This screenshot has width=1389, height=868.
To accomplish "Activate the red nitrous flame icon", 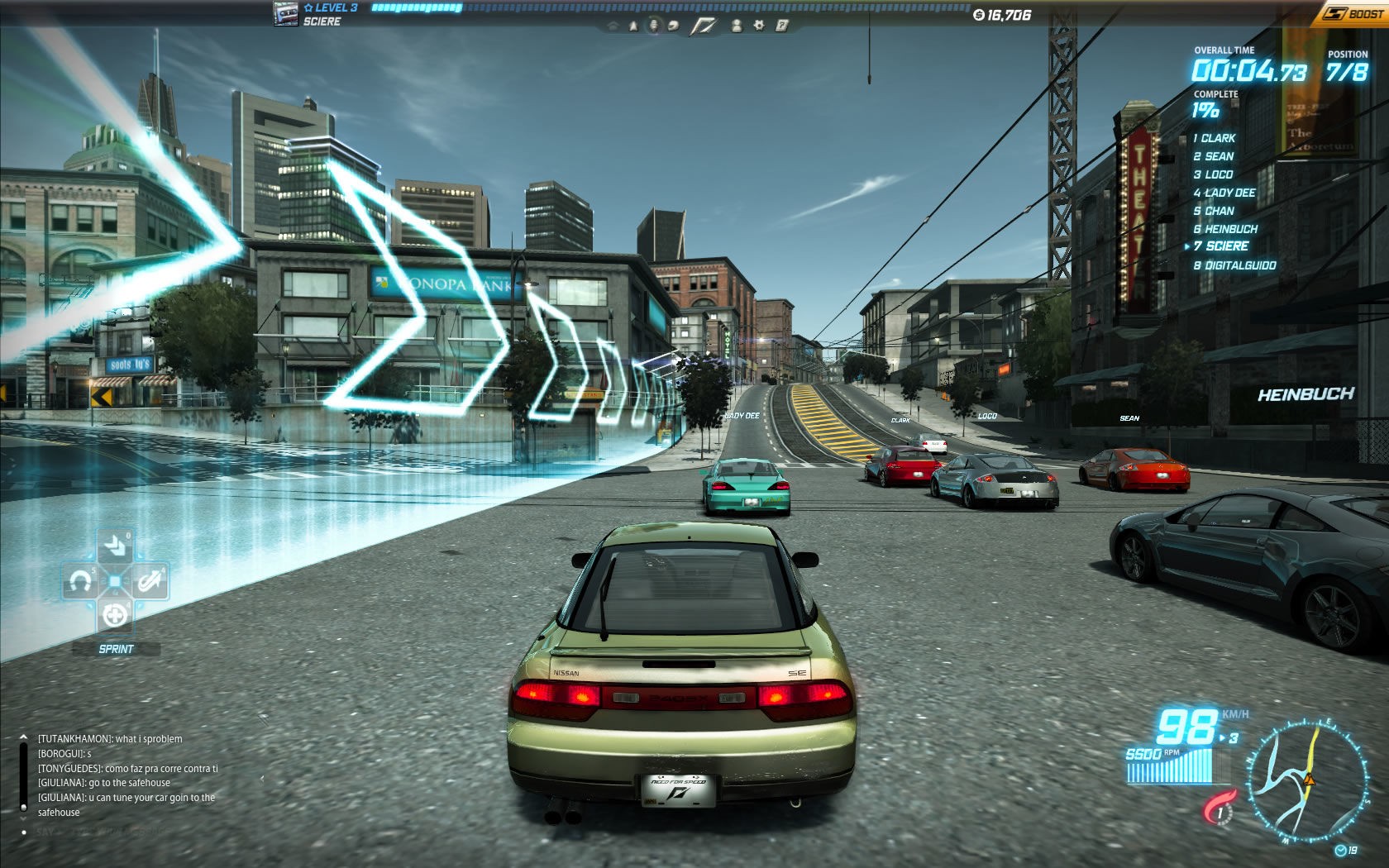I will point(1220,808).
